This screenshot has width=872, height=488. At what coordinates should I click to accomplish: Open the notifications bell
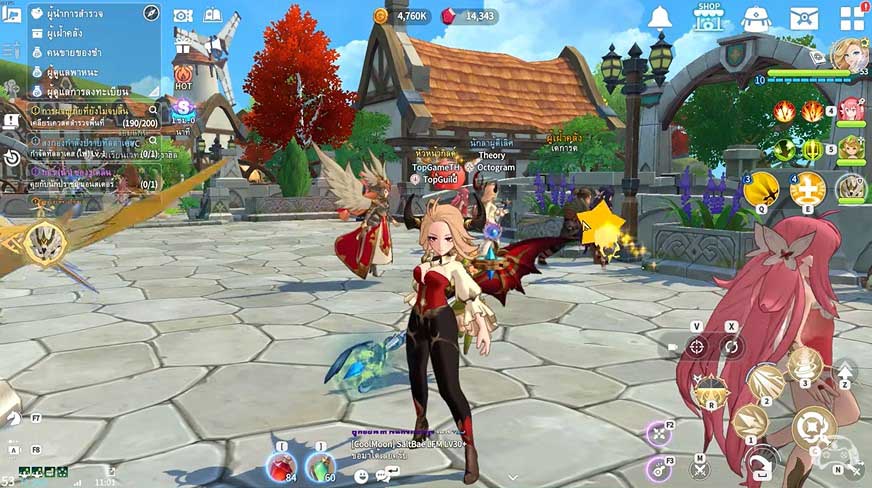(x=659, y=17)
